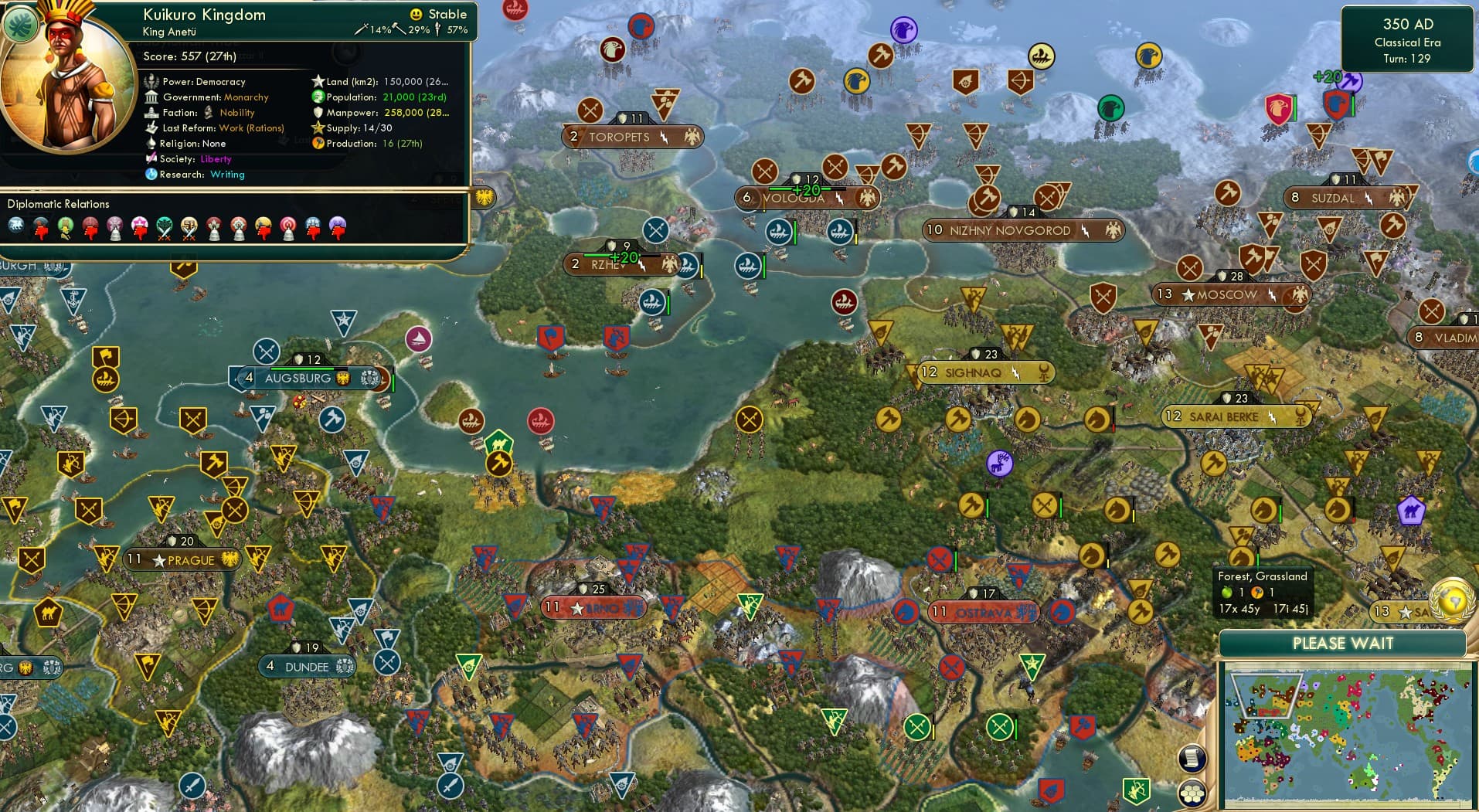Screen dimensions: 1479x812
Task: Open the Writing research link
Action: (x=226, y=176)
